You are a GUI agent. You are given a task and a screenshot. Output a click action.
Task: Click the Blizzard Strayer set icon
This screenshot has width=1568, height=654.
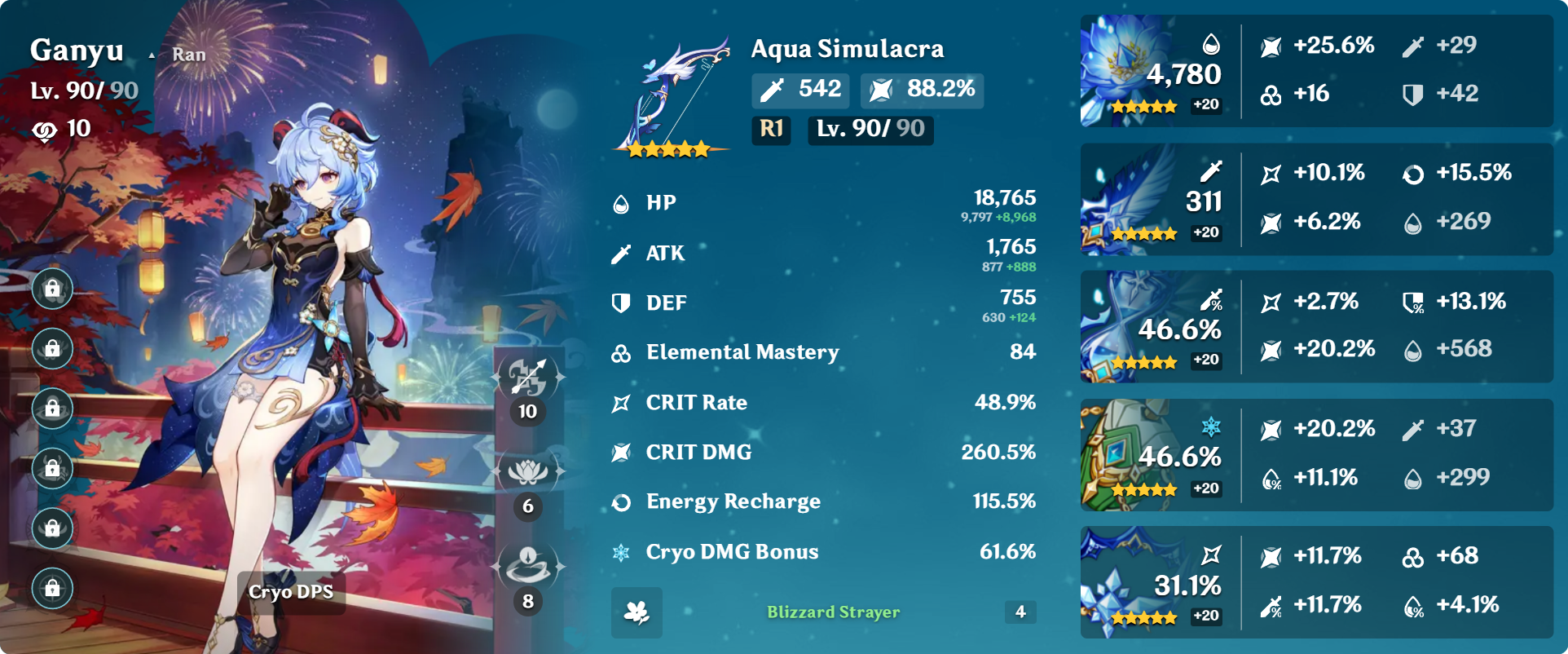[x=636, y=612]
